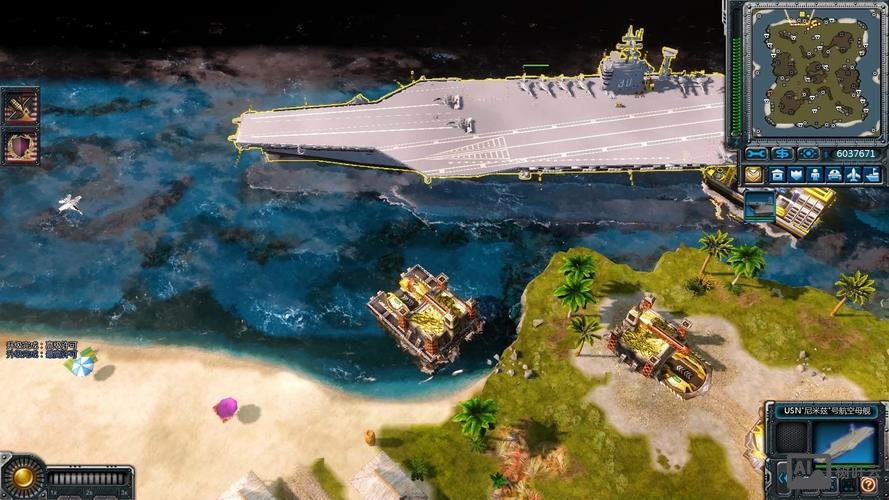889x500 pixels.
Task: Select the aircraft build tab
Action: 853,175
